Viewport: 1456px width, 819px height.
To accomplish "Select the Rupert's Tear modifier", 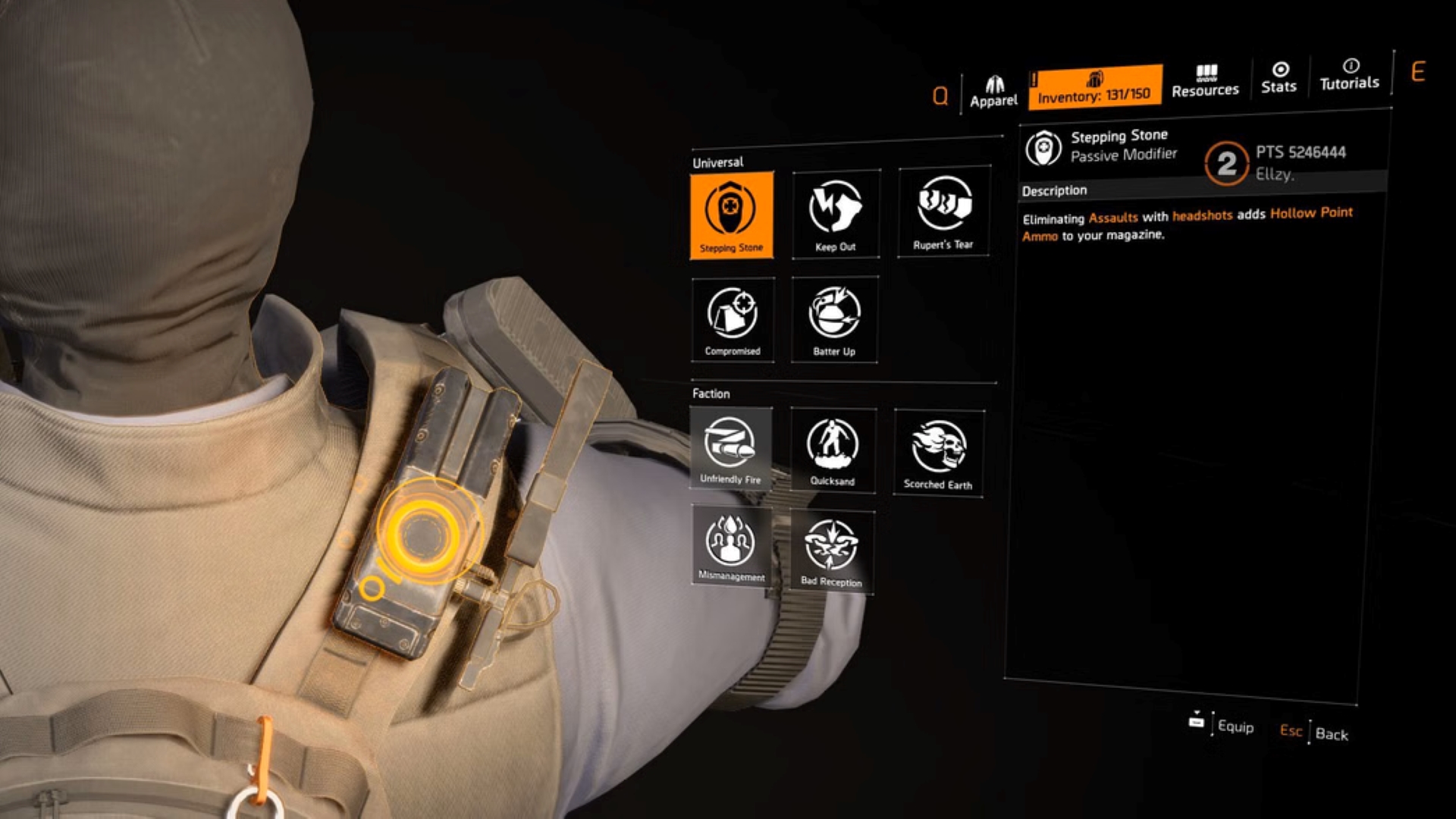I will [943, 212].
